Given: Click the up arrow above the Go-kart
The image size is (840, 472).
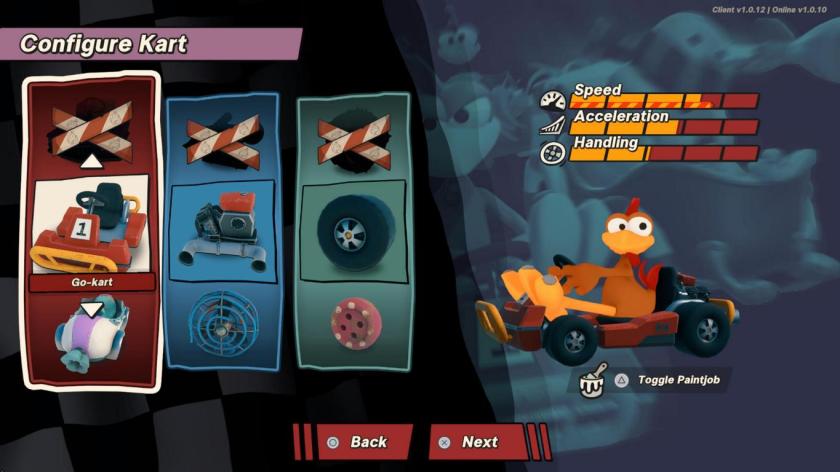Looking at the screenshot, I should 91,161.
